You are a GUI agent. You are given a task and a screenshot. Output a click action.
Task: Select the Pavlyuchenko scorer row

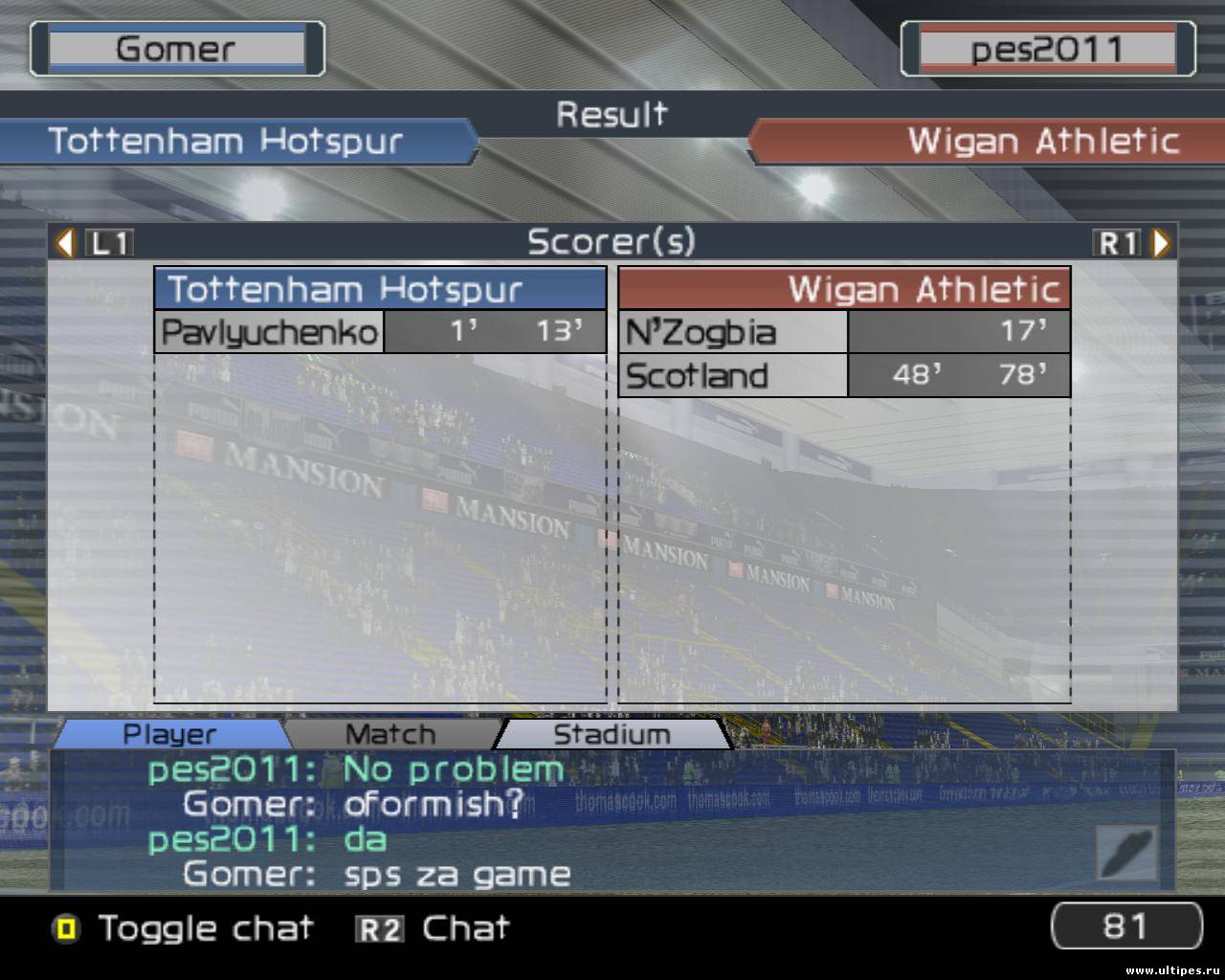tap(380, 332)
